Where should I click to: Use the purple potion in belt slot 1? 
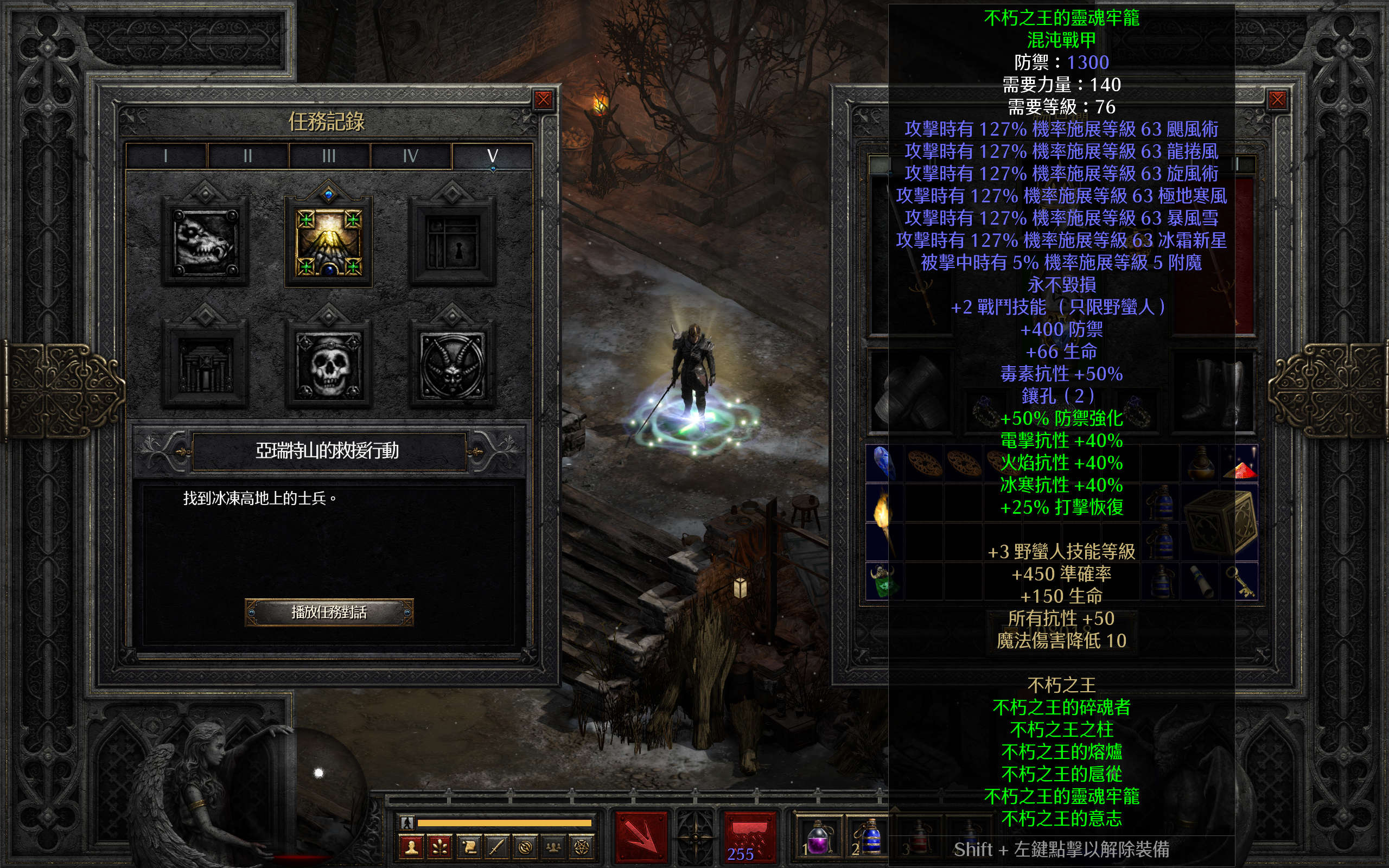[817, 839]
